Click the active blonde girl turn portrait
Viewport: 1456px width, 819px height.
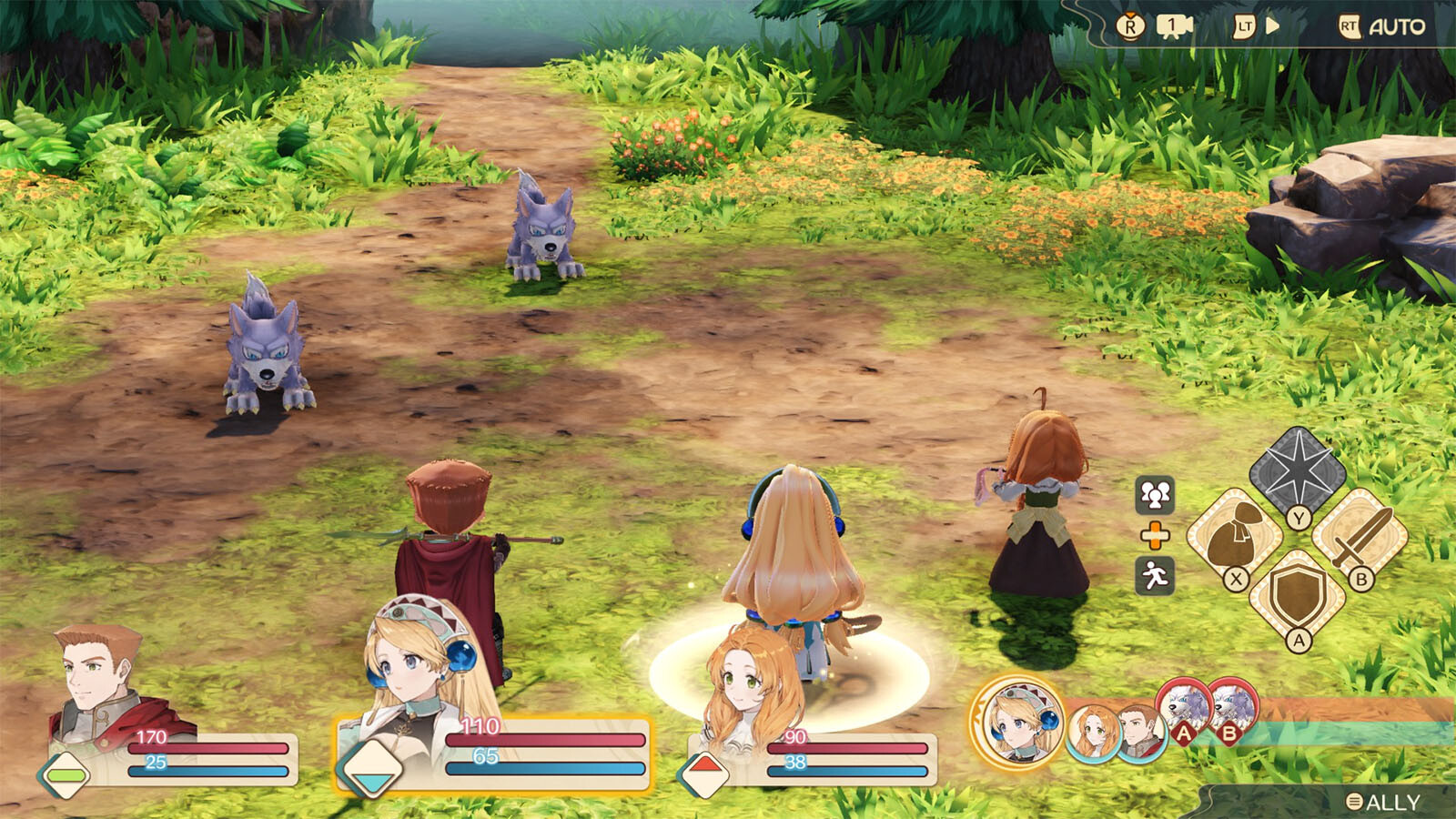[x=1017, y=723]
